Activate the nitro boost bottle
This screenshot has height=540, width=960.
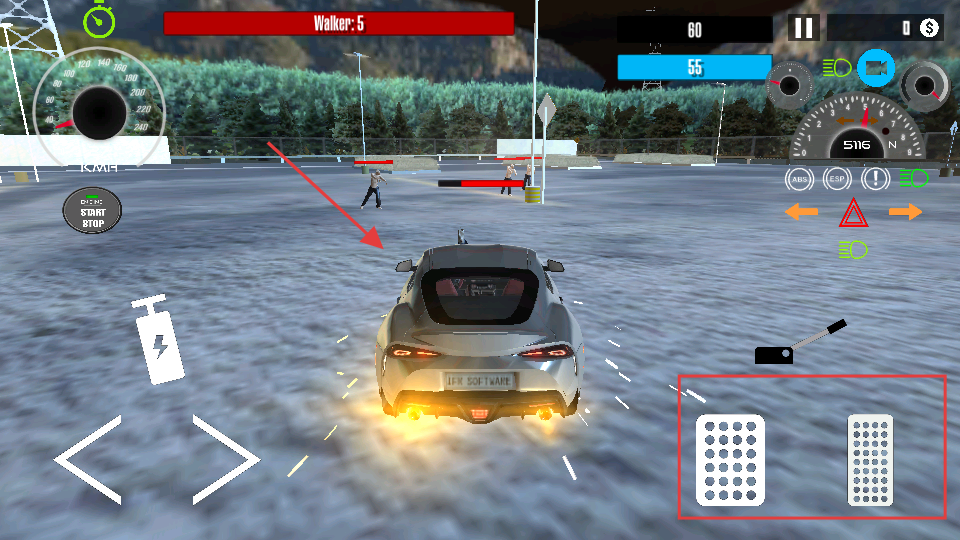click(158, 341)
